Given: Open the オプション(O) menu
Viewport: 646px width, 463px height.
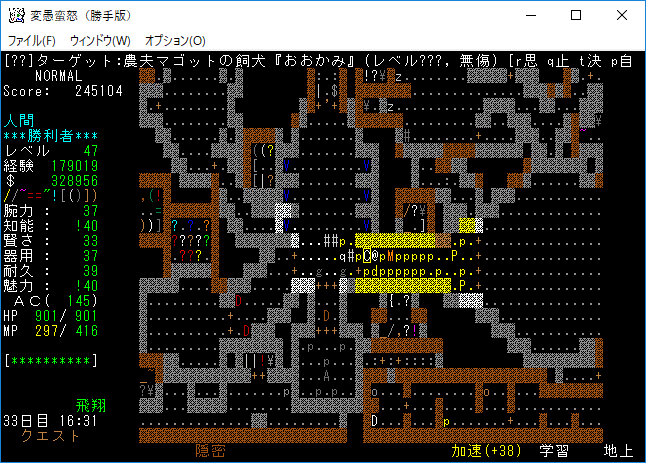Looking at the screenshot, I should click(x=175, y=40).
